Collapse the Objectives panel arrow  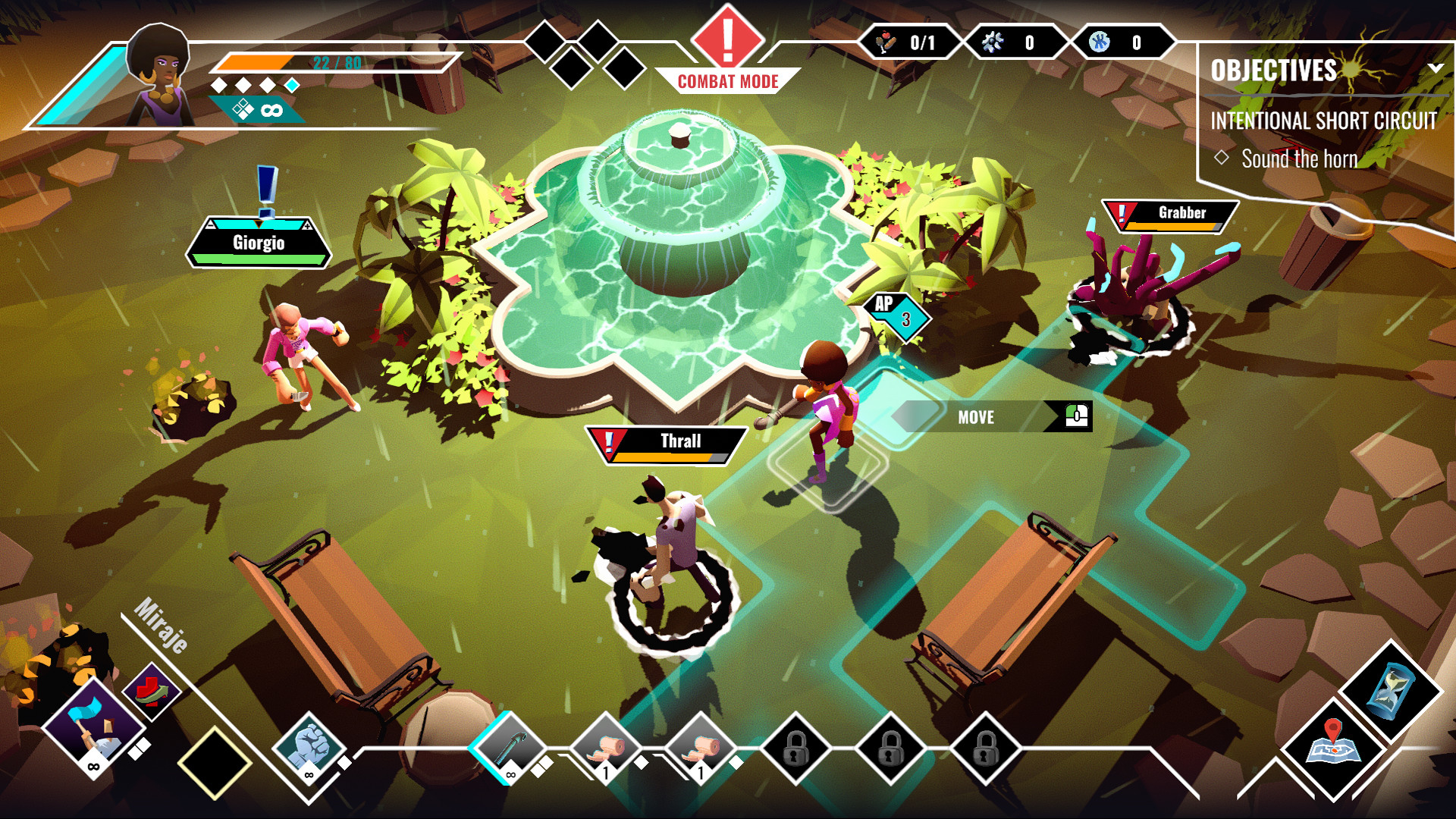coord(1435,68)
